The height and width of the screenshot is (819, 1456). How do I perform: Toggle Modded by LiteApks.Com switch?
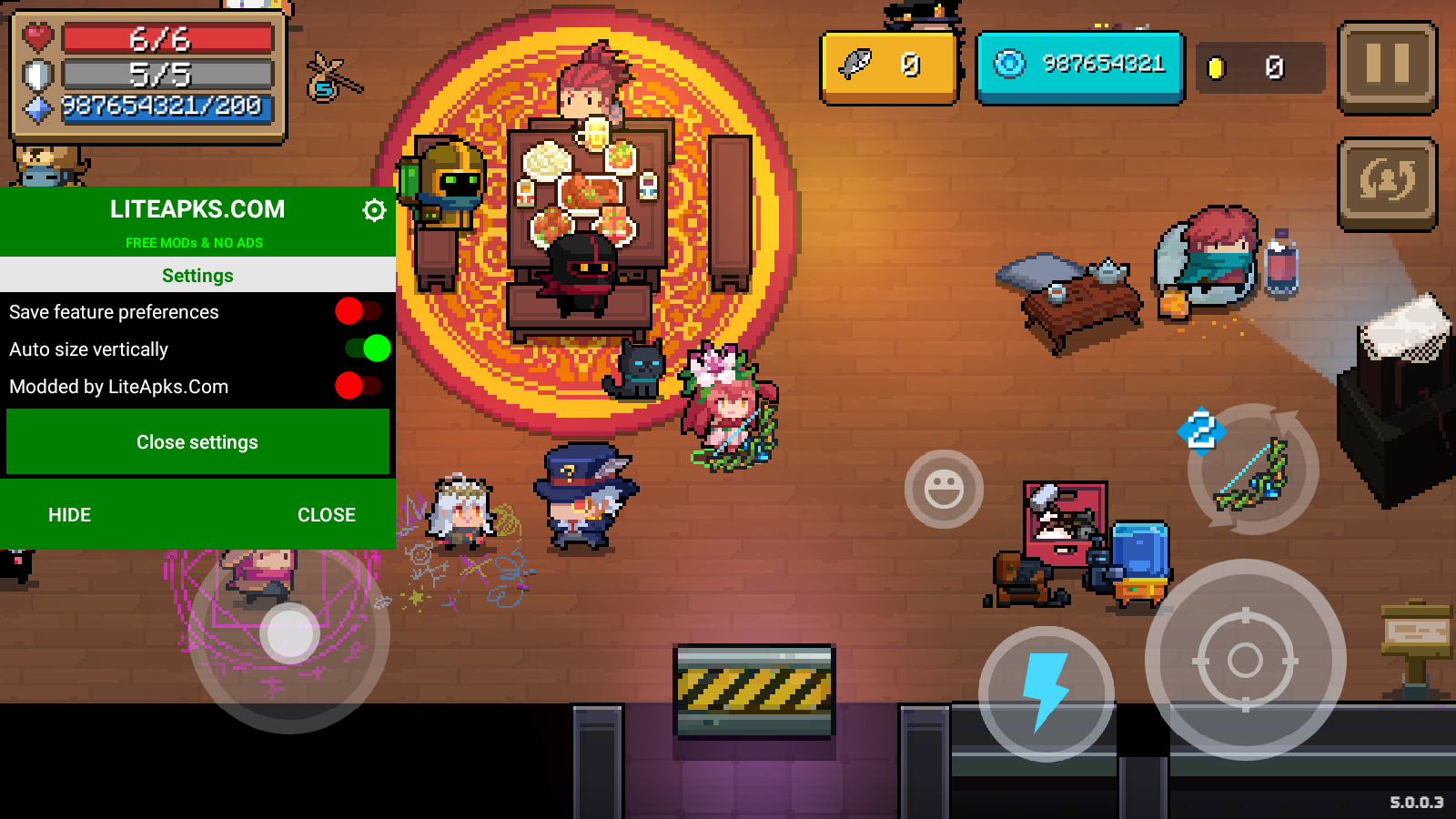click(358, 386)
